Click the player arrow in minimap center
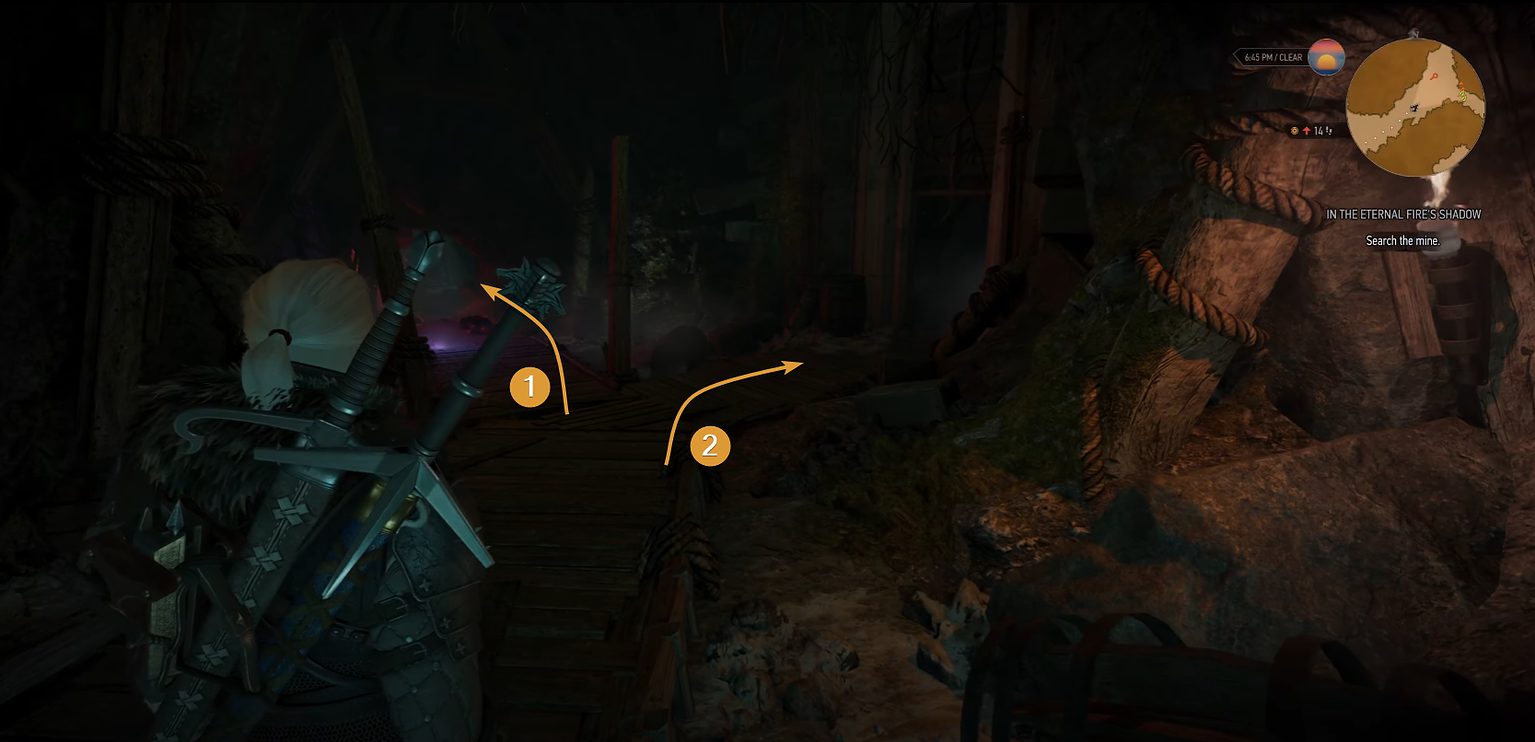Viewport: 1535px width, 742px height. click(x=1414, y=108)
